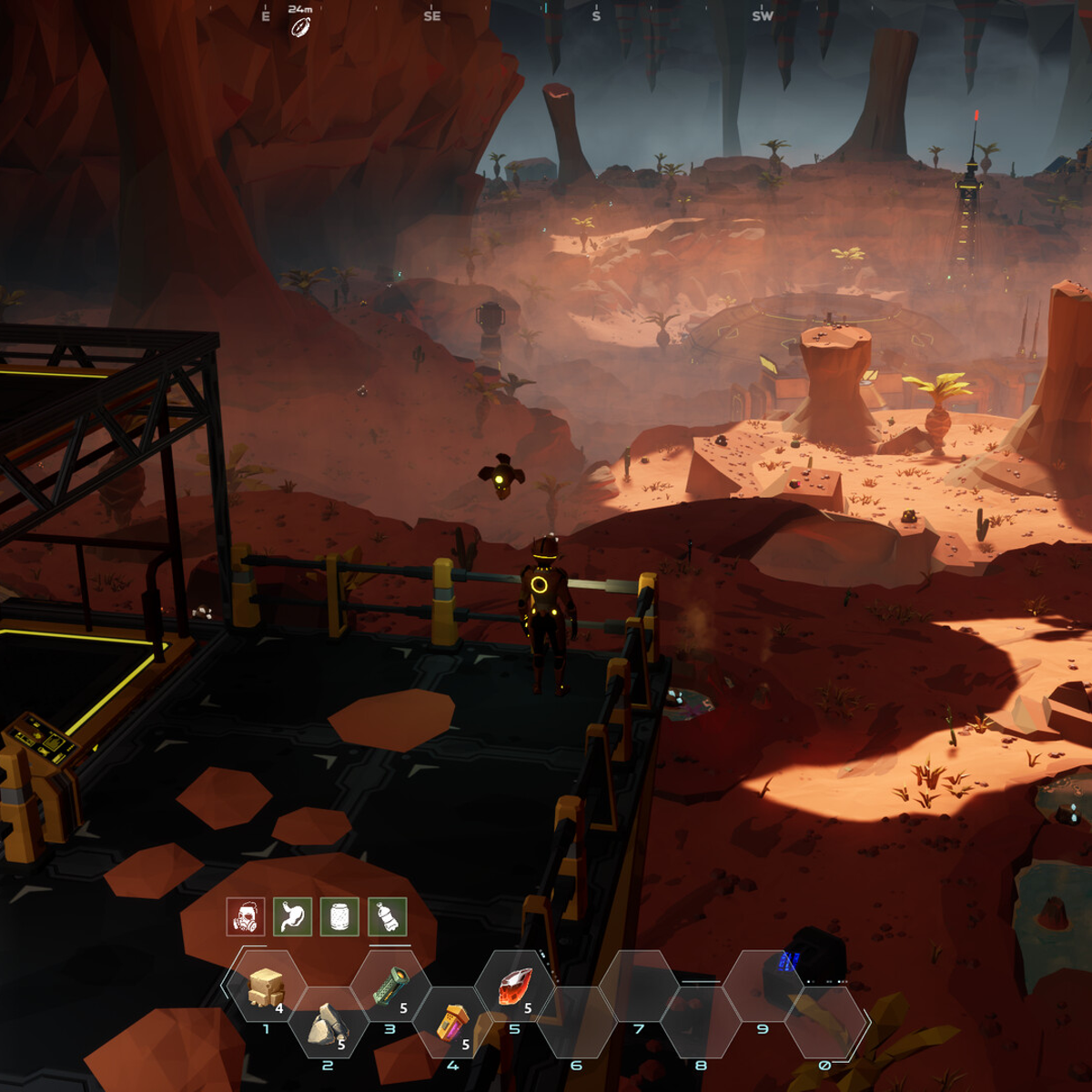Screen dimensions: 1092x1092
Task: Pick the red crystal in hotbar slot 5
Action: [515, 987]
